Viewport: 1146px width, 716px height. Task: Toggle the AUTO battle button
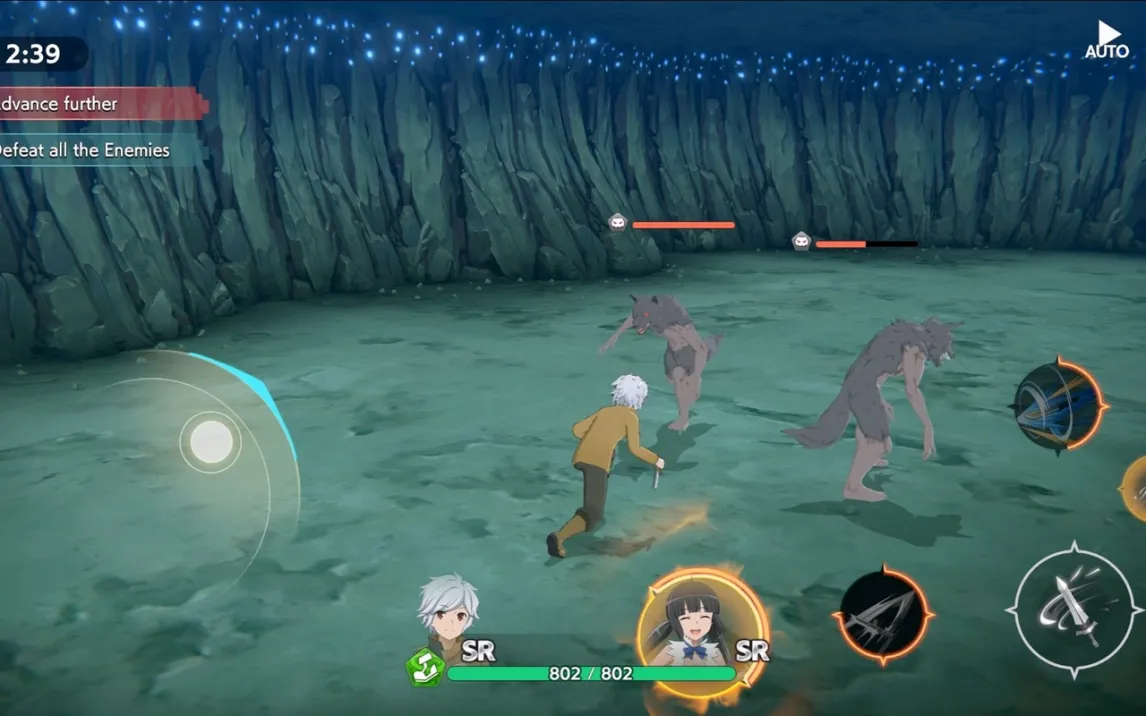coord(1107,40)
